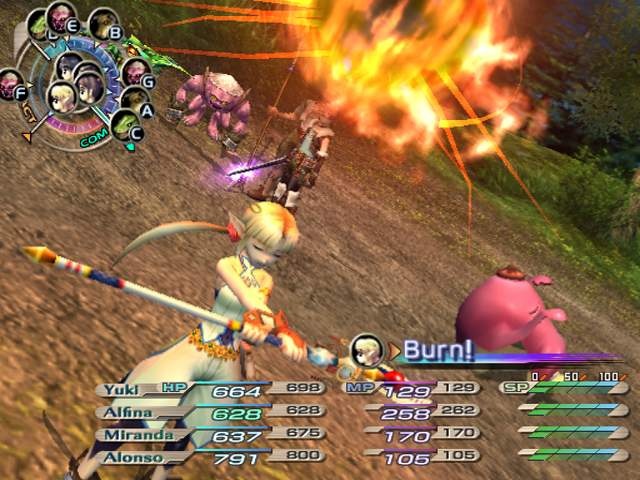Select Yuki's party status row
The width and height of the screenshot is (640, 480).
(122, 389)
